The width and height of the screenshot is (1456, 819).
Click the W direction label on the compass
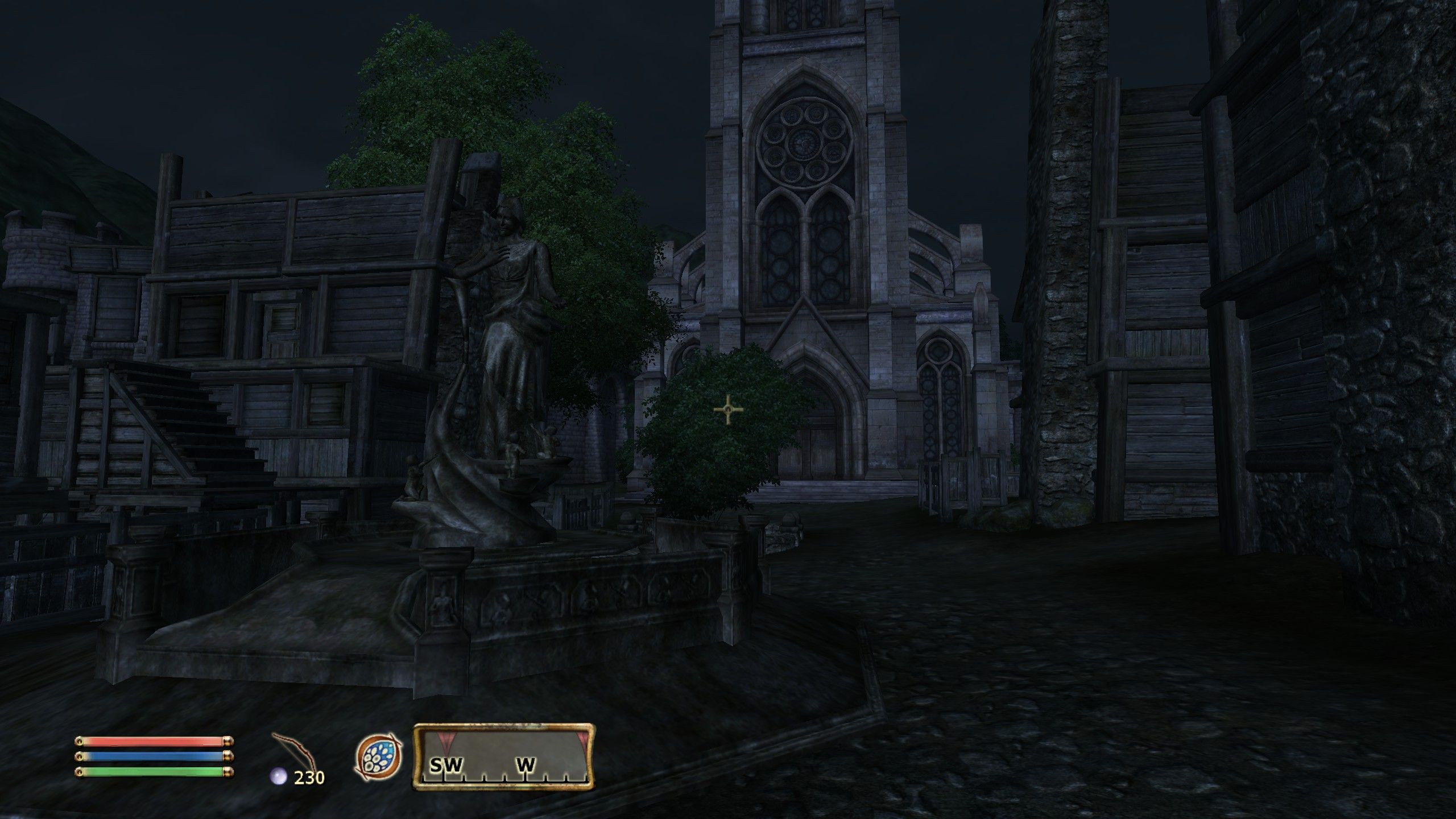(527, 766)
